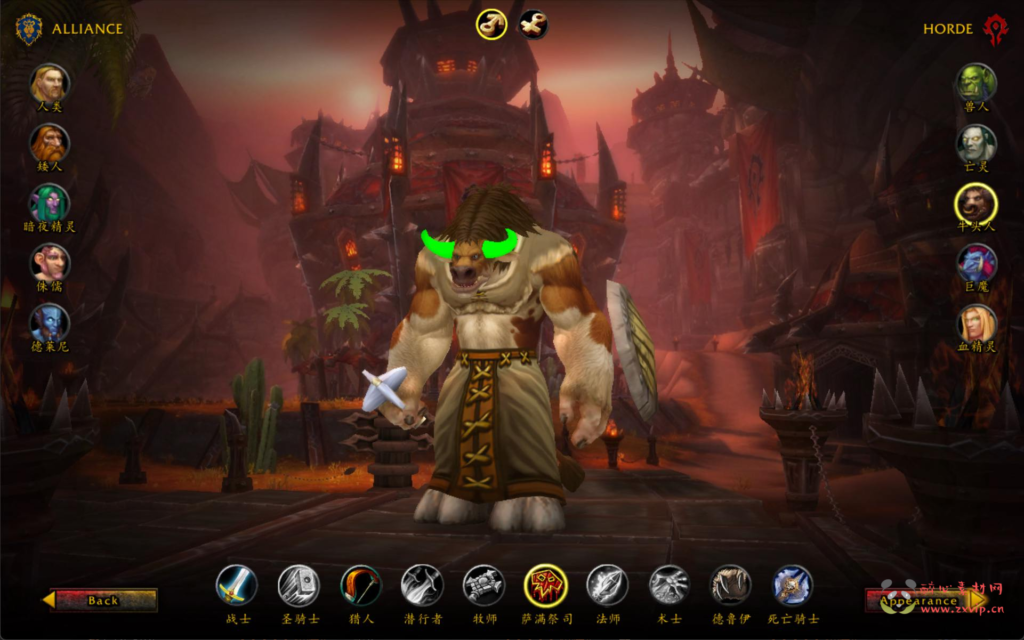
Task: Choose the Druid (德鲁伊) class icon
Action: pos(731,585)
